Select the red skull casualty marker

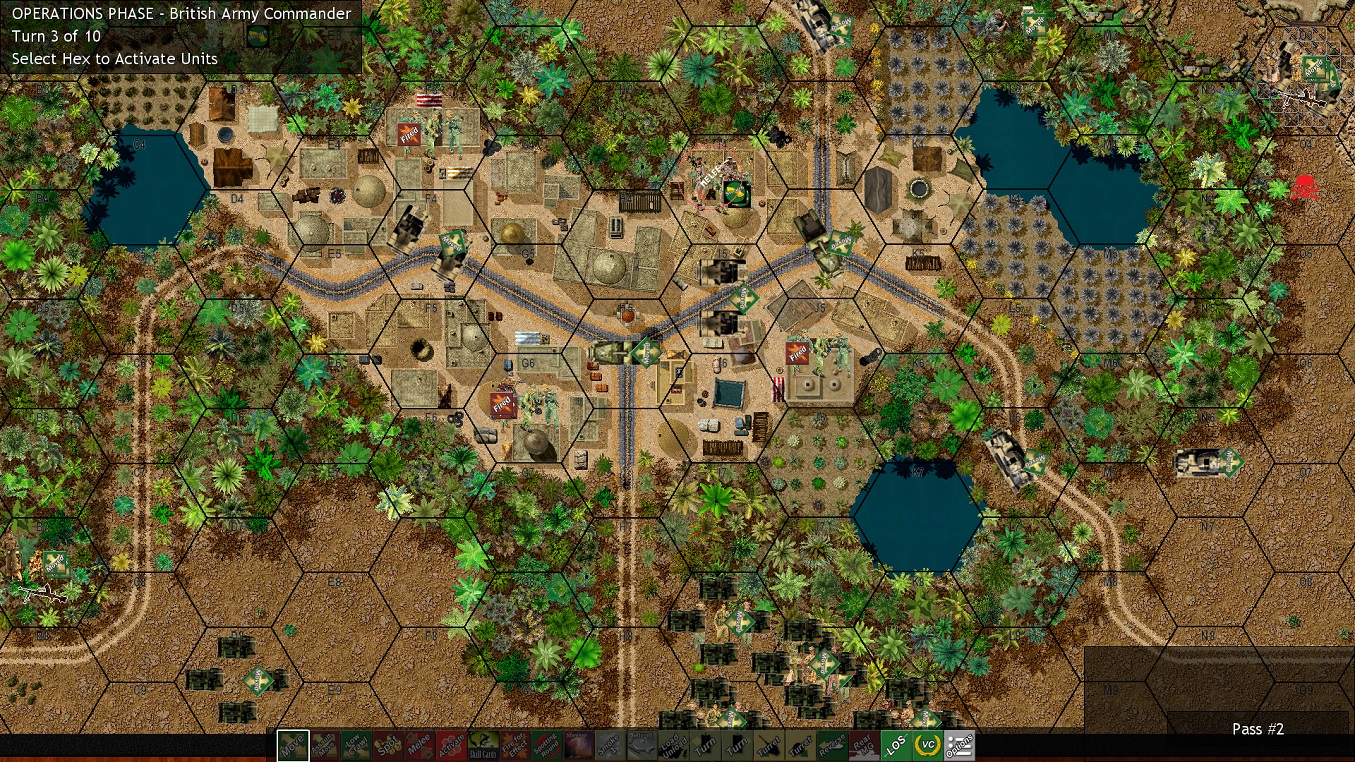(1303, 186)
